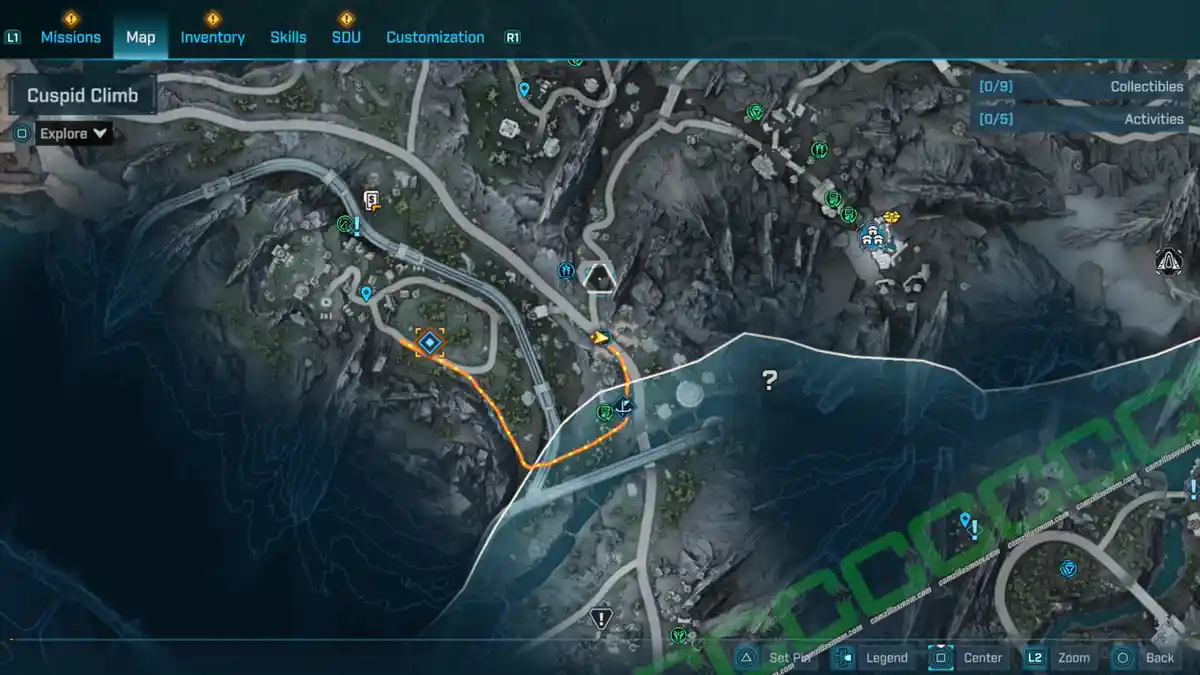1200x675 pixels.
Task: Select the black triangle exclamation marker
Action: pos(601,618)
